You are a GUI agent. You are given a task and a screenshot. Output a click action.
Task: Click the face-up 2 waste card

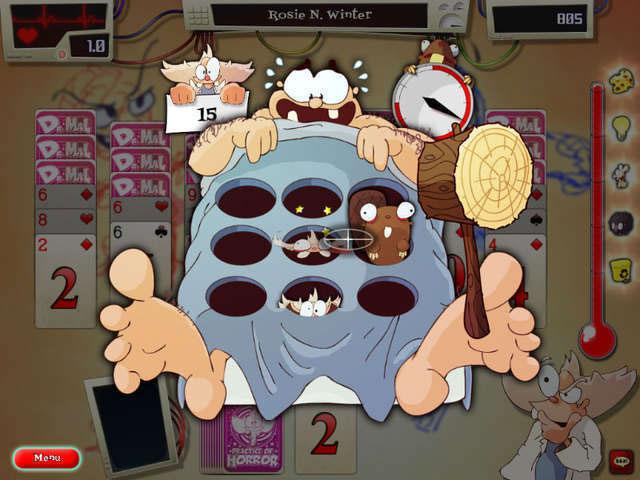325,438
